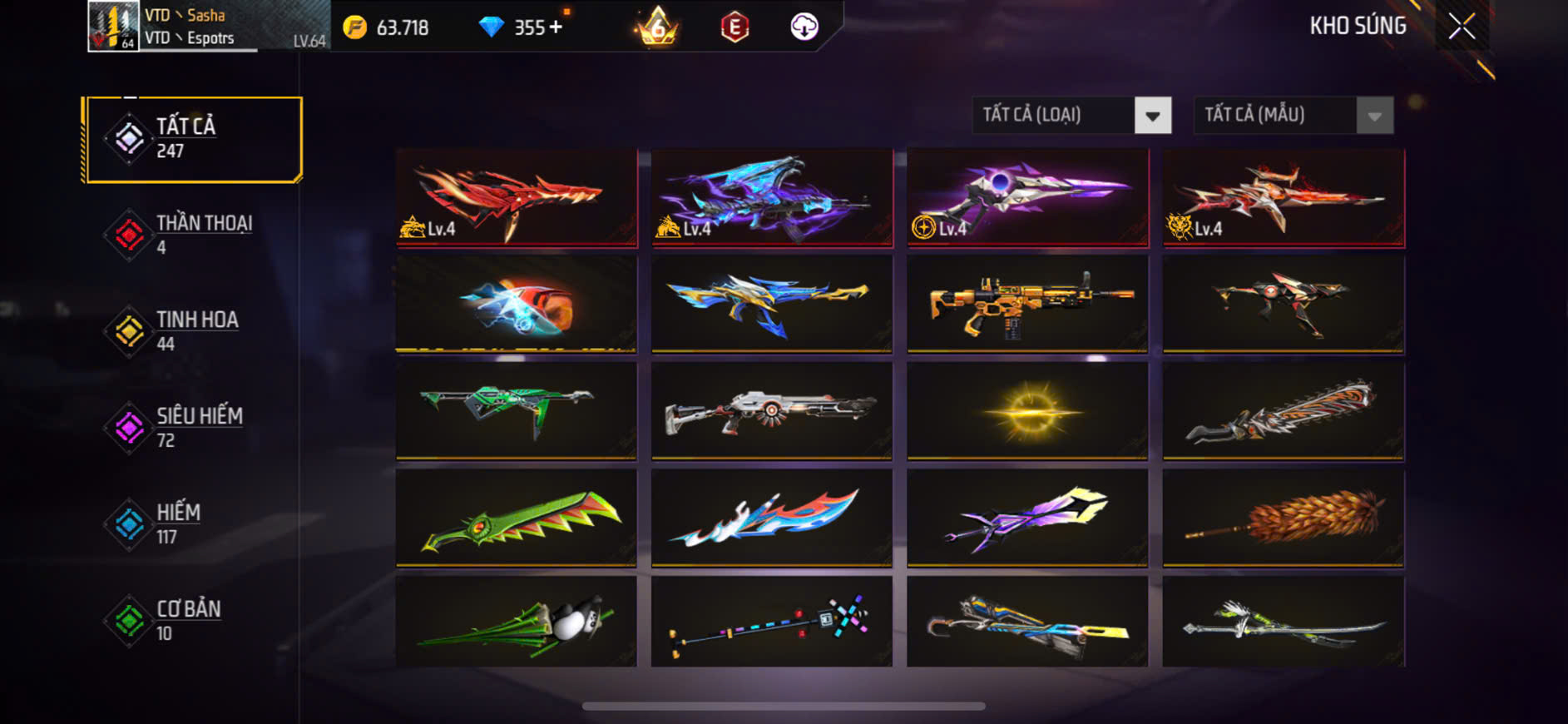The height and width of the screenshot is (724, 1568).
Task: Select the gold and black rifle skin
Action: coord(1027,304)
